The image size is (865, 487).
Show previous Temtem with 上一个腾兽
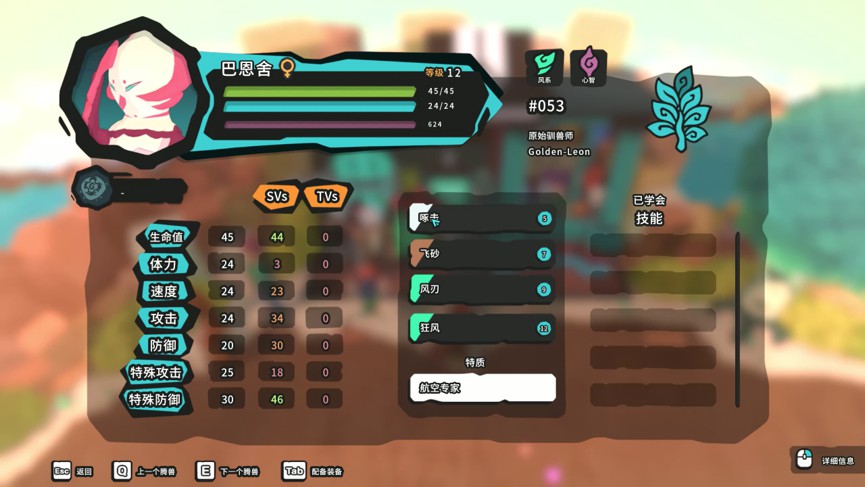[144, 471]
